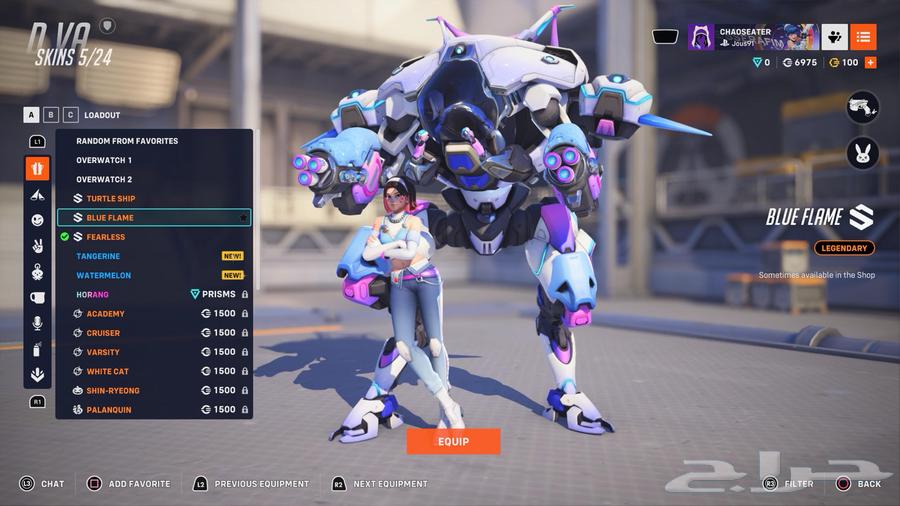
Task: Select the Horang prisms skin
Action: tap(93, 295)
